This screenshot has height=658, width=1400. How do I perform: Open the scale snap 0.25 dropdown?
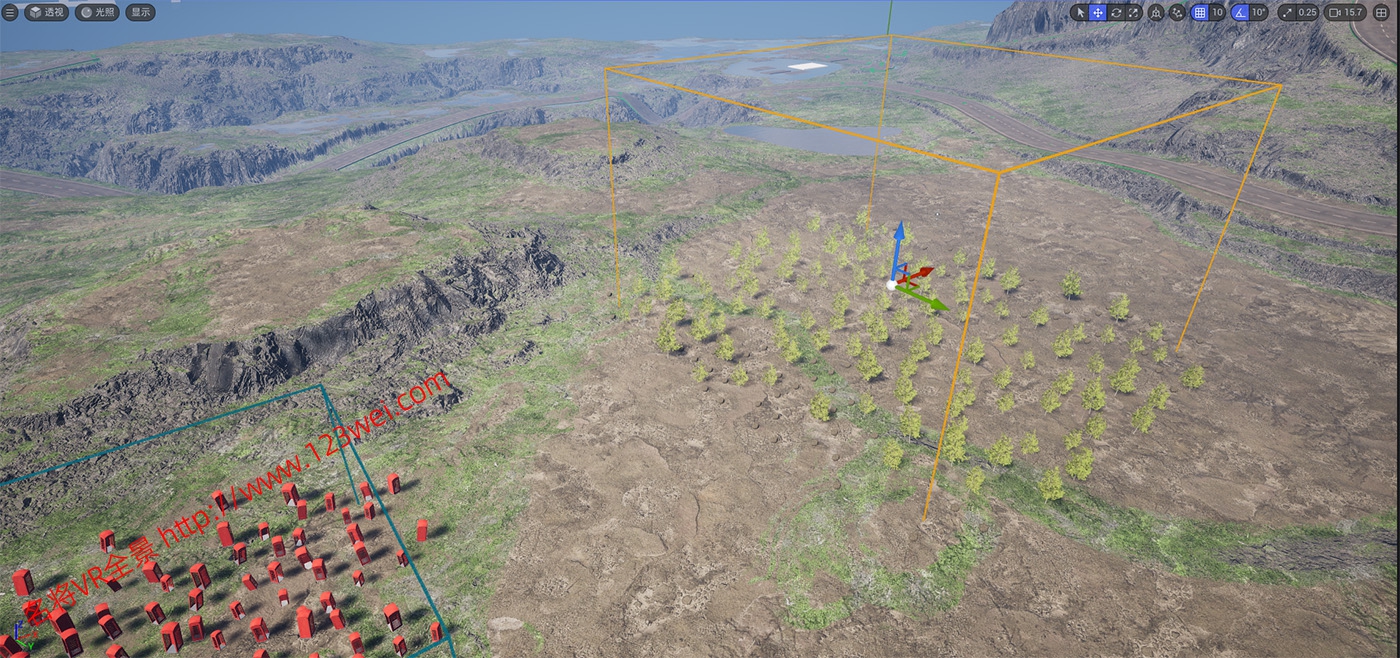(1306, 12)
